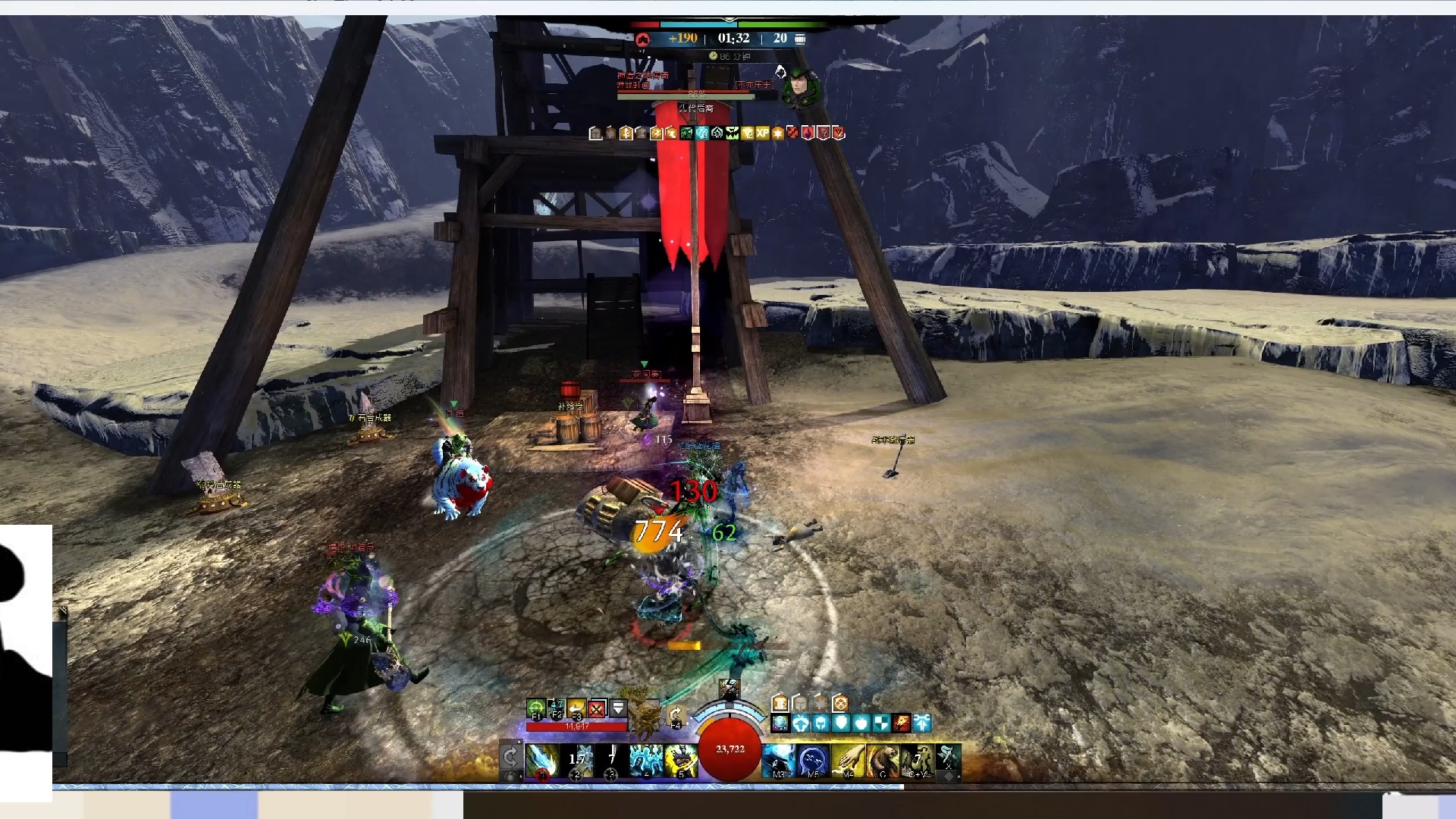Screen dimensions: 1456x819
Task: Click the yellow XP boost icon
Action: 762,133
